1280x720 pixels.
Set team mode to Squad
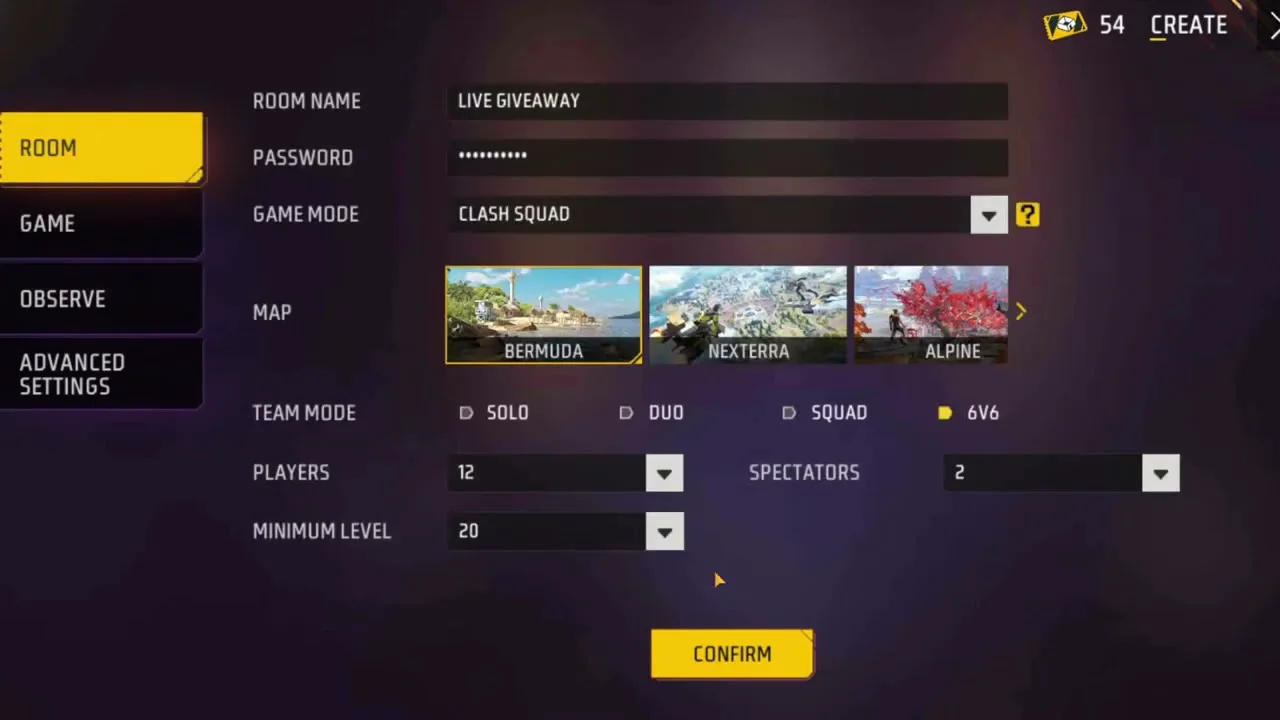tap(790, 413)
